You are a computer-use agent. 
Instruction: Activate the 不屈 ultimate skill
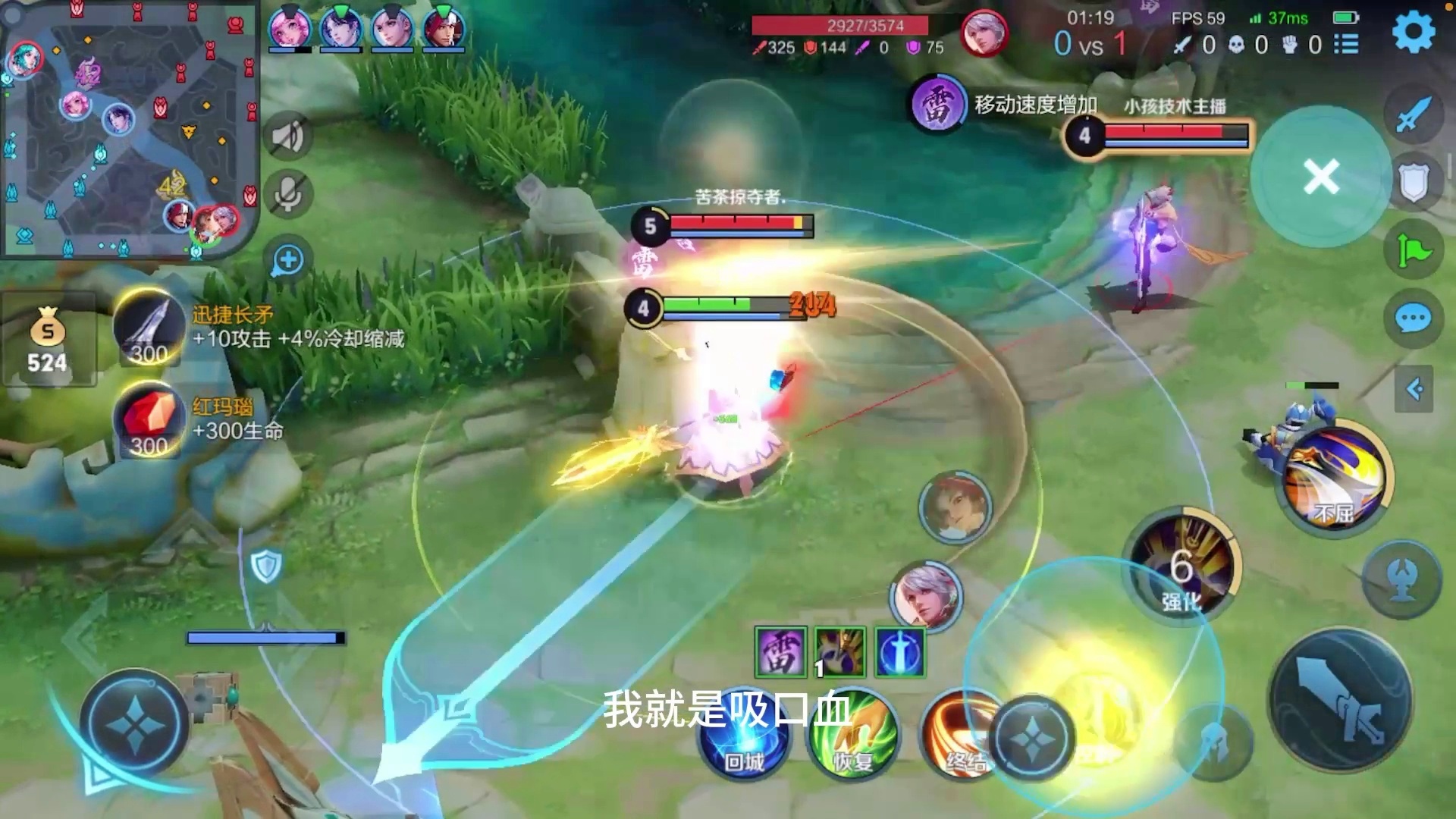pyautogui.click(x=1335, y=479)
